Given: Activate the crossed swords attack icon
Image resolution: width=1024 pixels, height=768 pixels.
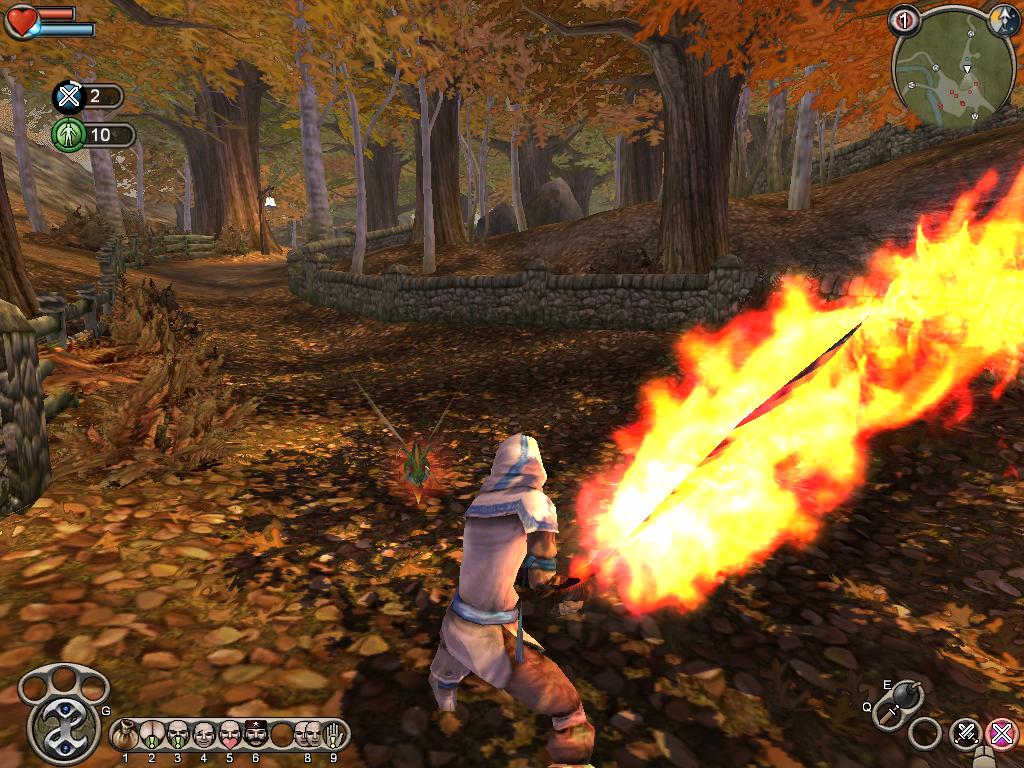Looking at the screenshot, I should tap(965, 733).
